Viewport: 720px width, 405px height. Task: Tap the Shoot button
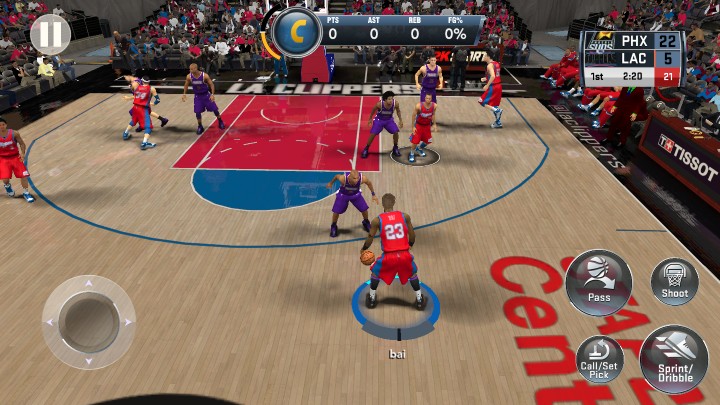point(675,281)
